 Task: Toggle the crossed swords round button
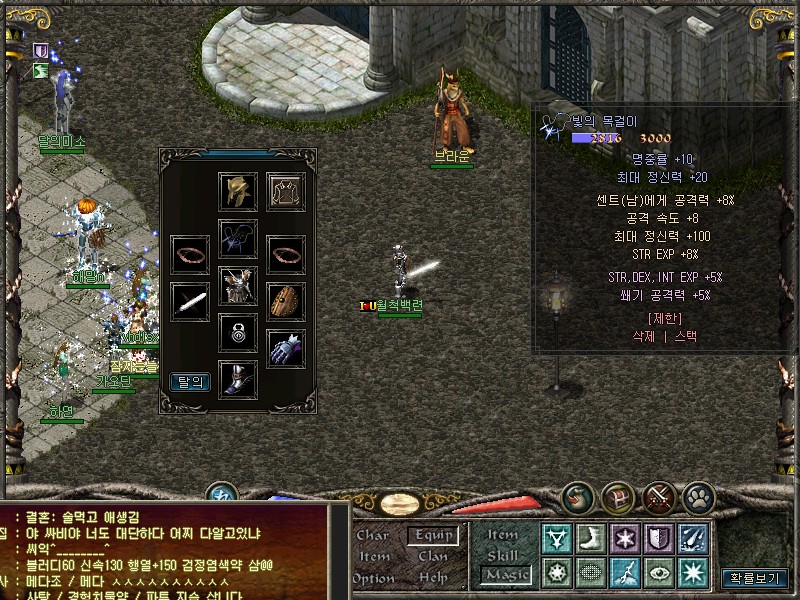pyautogui.click(x=660, y=497)
